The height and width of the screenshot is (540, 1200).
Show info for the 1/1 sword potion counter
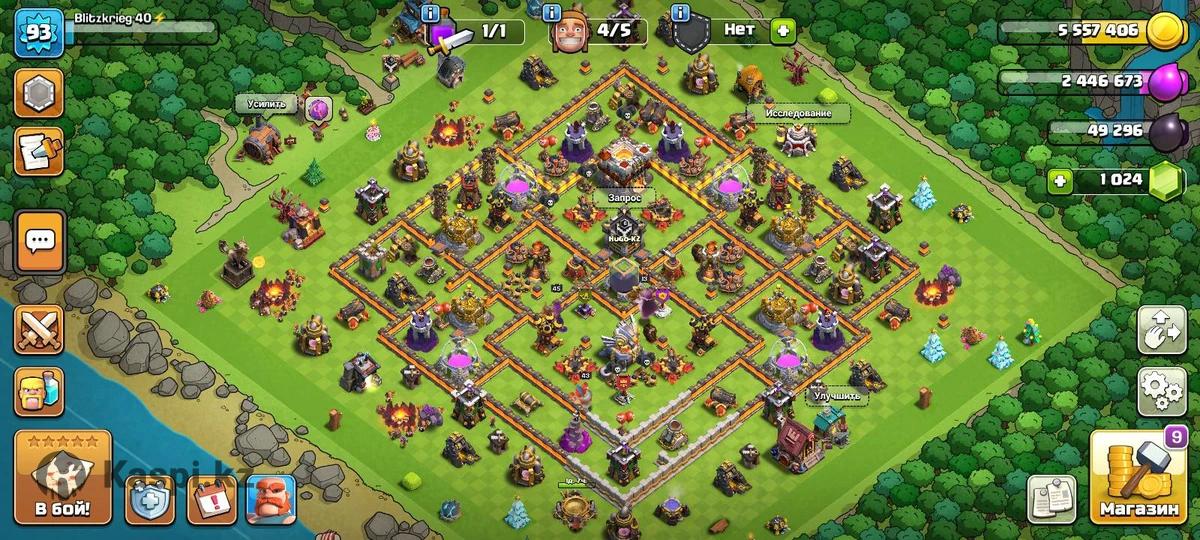tap(431, 13)
